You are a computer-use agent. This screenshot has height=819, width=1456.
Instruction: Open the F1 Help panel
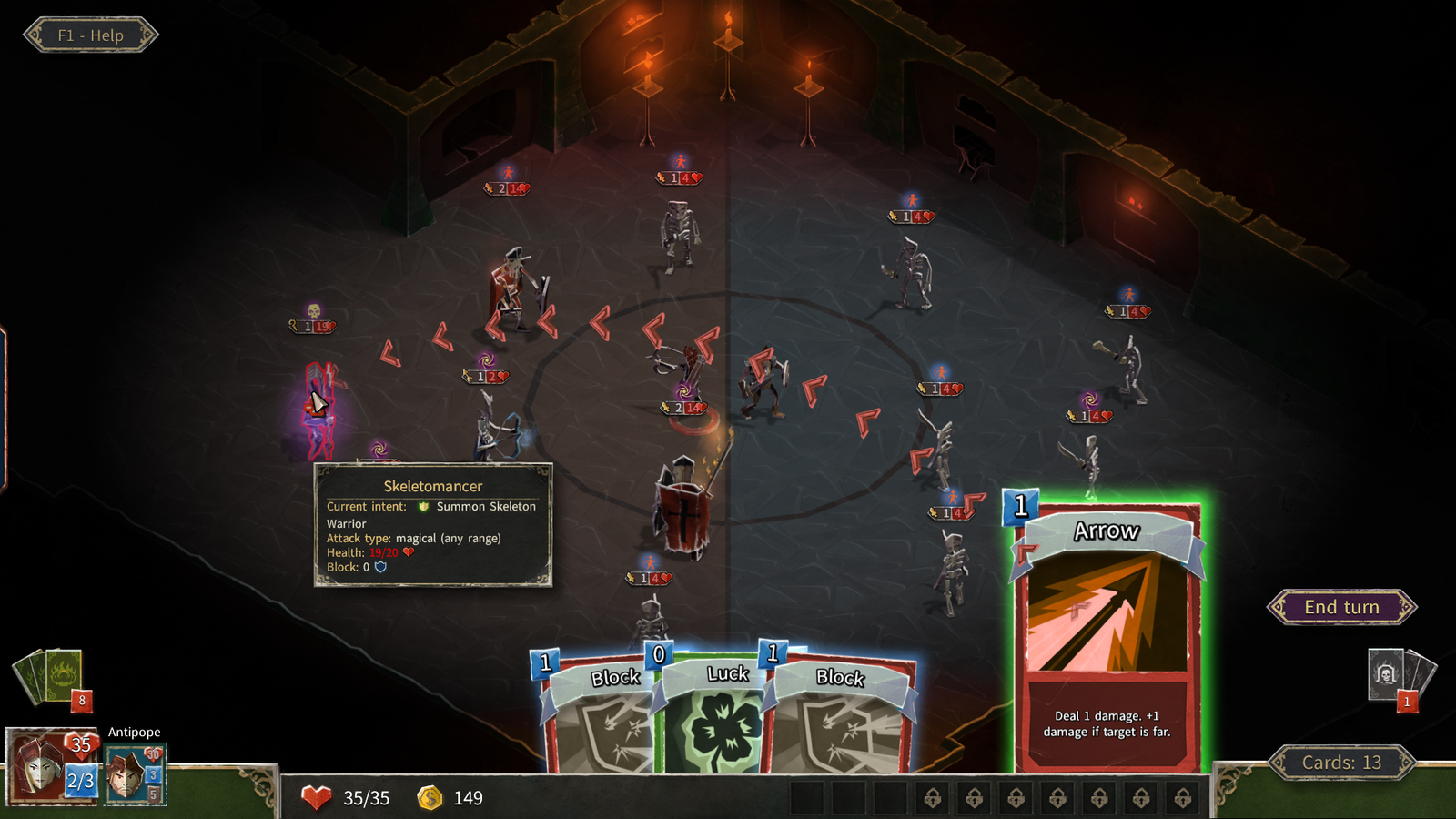point(90,35)
